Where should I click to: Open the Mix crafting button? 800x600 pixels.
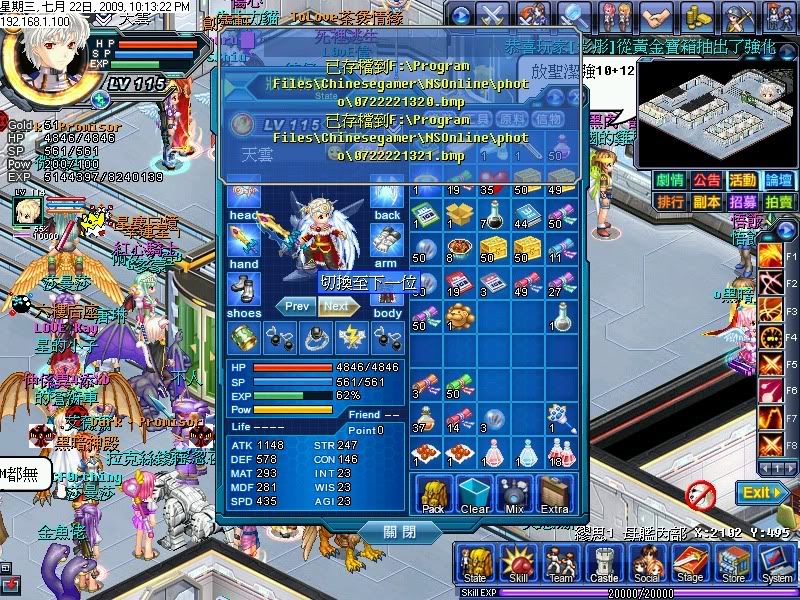coord(514,495)
